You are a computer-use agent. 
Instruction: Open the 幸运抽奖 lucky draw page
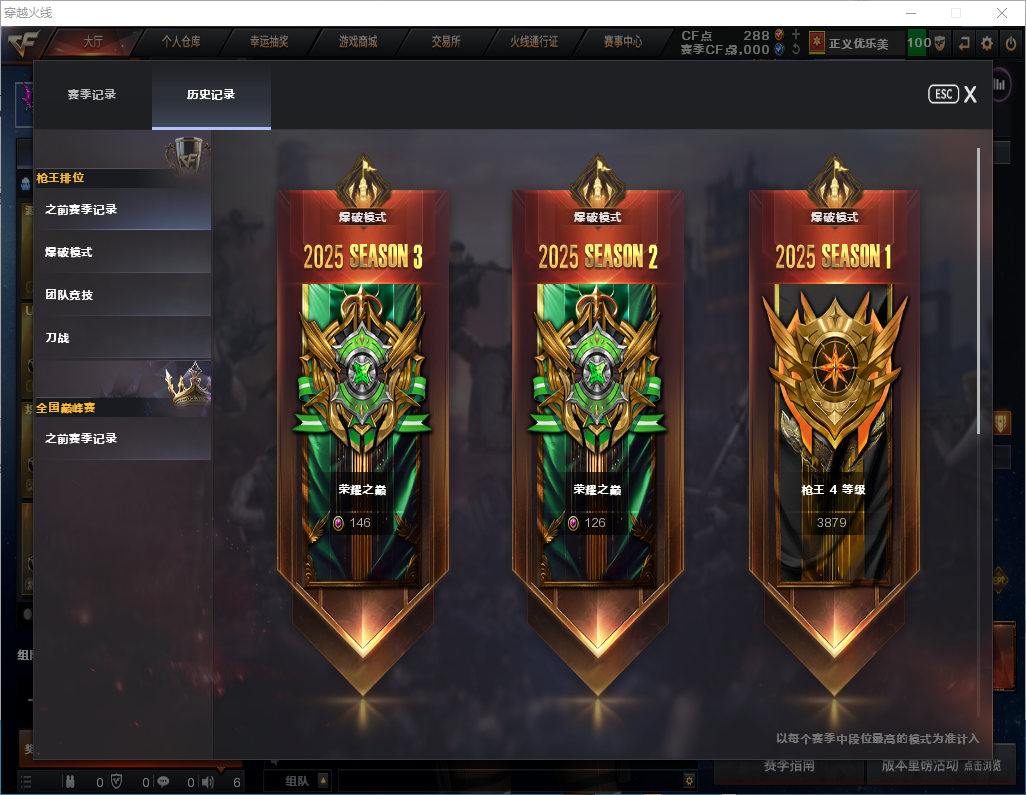269,42
